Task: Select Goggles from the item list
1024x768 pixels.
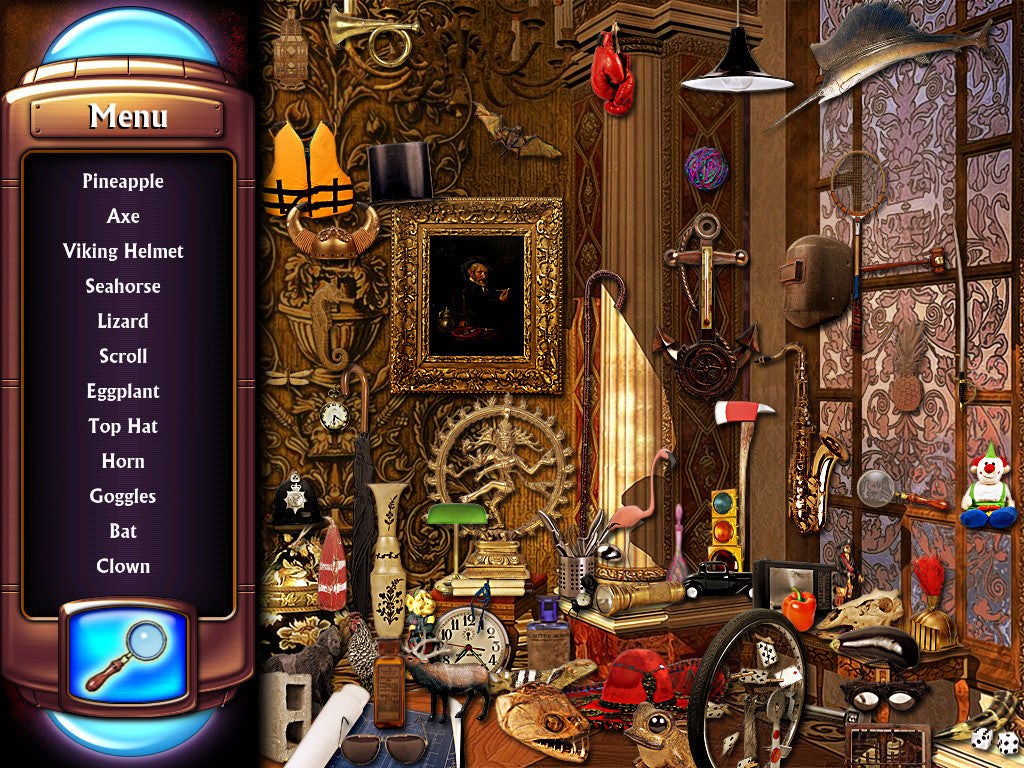Action: [x=123, y=496]
